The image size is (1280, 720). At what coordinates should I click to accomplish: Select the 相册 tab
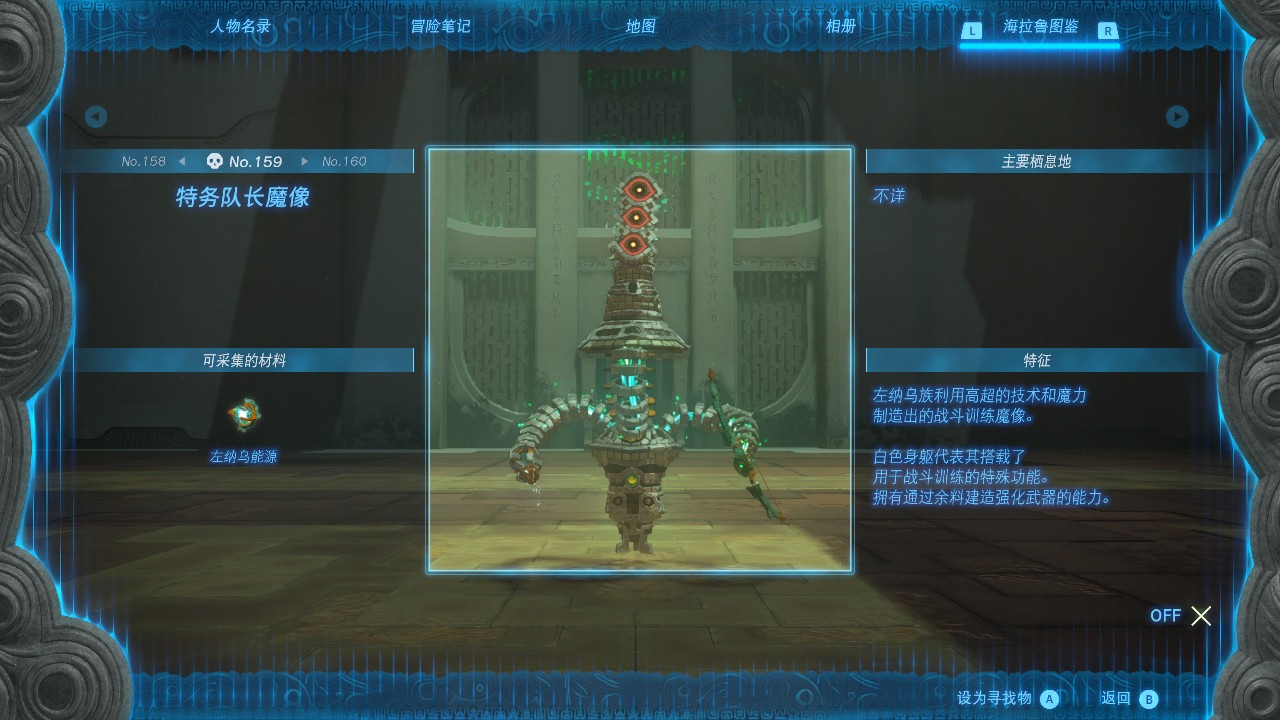coord(841,27)
